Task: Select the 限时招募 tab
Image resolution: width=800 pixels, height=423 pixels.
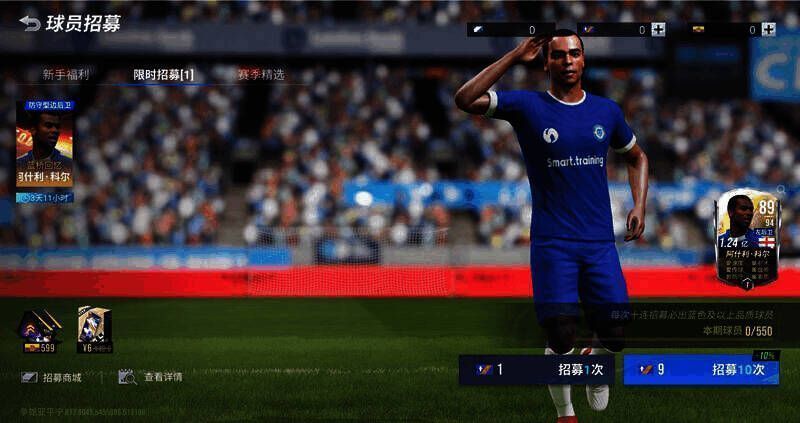Action: pos(163,75)
